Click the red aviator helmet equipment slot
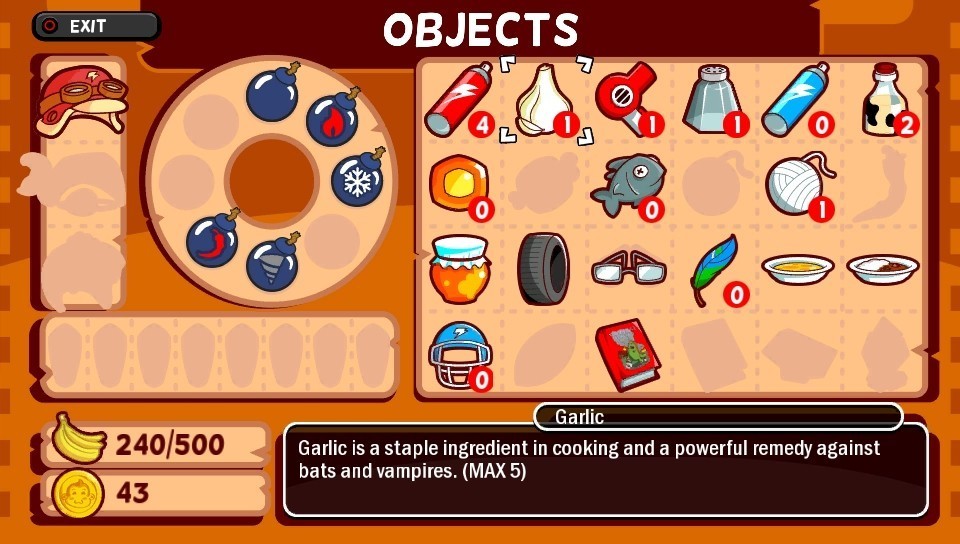 [x=82, y=101]
